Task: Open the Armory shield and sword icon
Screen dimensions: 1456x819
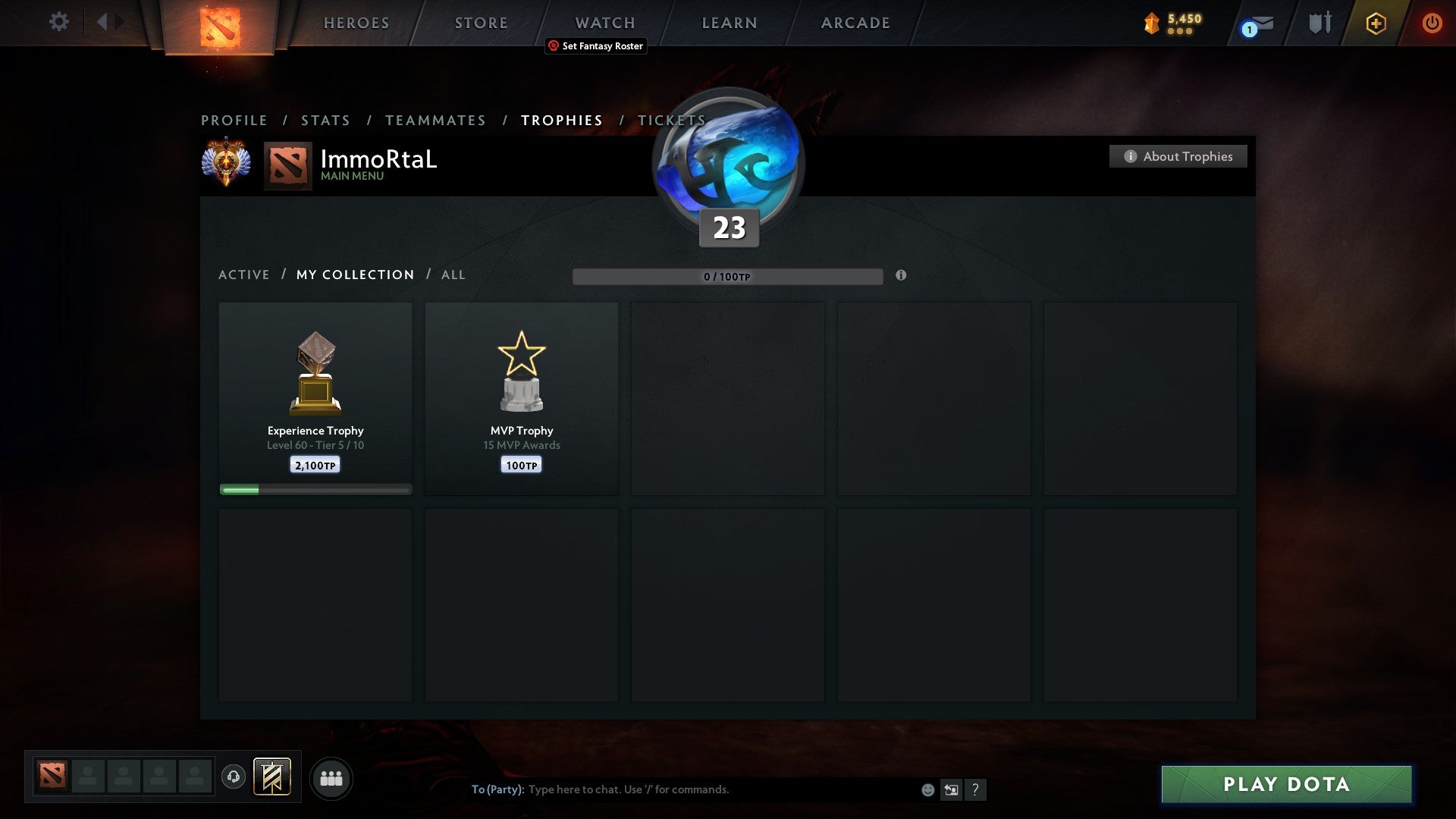Action: tap(1319, 23)
